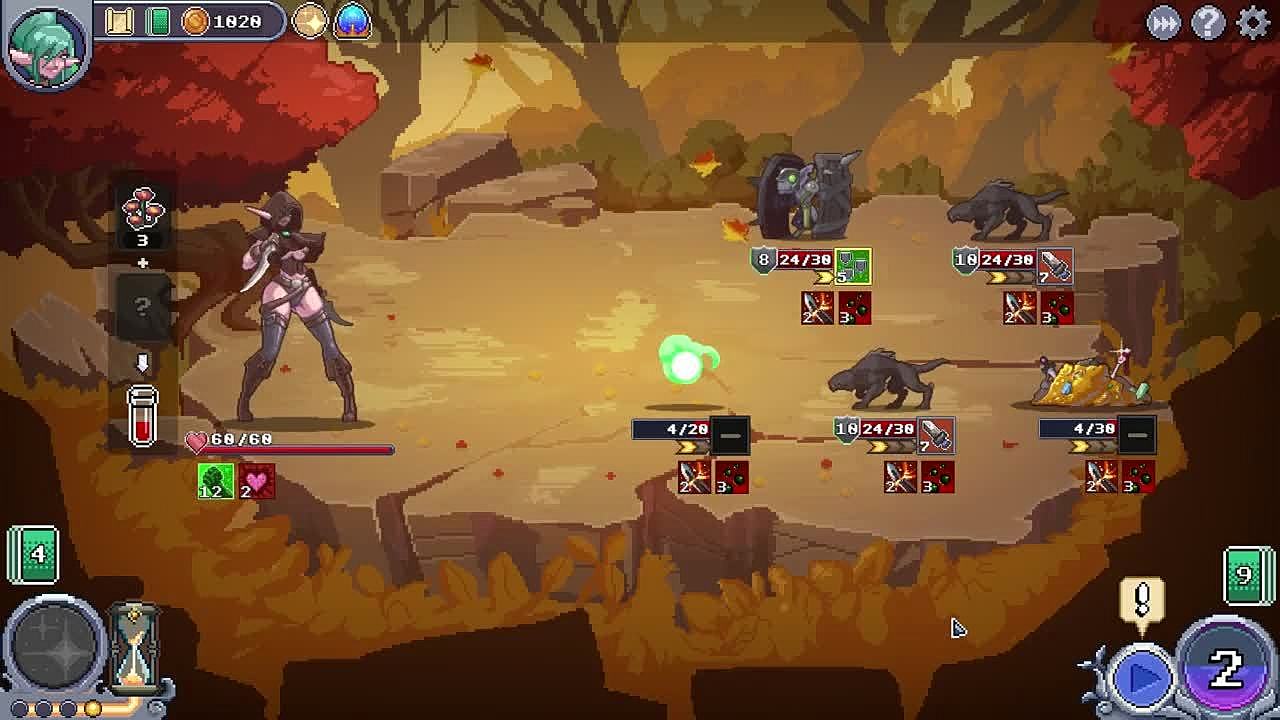1280x720 pixels.
Task: Toggle the fast-forward speed button
Action: (x=1163, y=22)
